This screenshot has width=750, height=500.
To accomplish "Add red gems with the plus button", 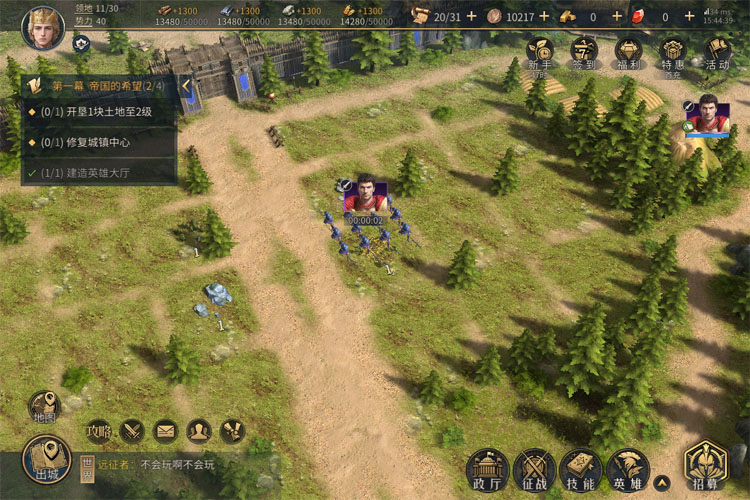I will click(690, 16).
